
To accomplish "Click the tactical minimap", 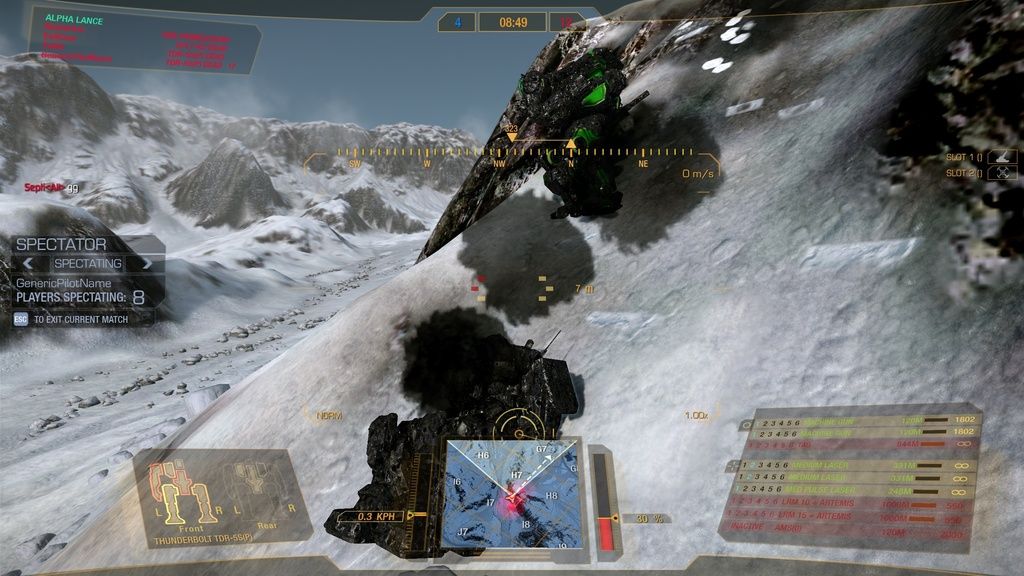I will pyautogui.click(x=512, y=494).
